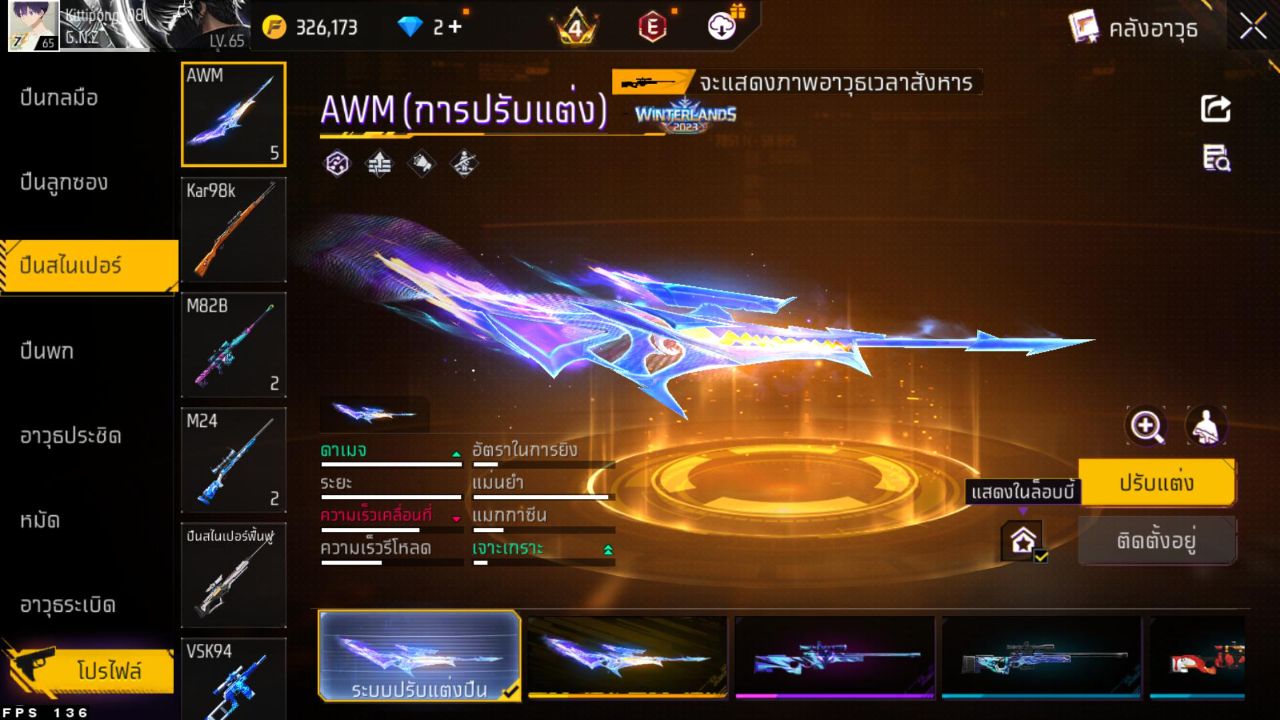Click the checked badge on the Gun Customization skin
1280x720 pixels.
click(x=511, y=690)
